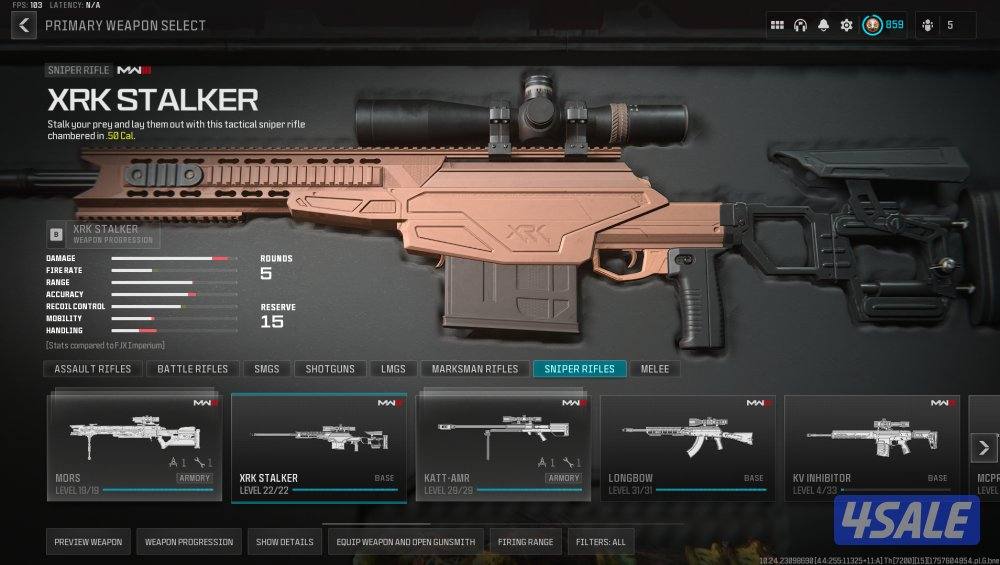Viewport: 1000px width, 565px height.
Task: Select the SMGs category
Action: [x=266, y=369]
